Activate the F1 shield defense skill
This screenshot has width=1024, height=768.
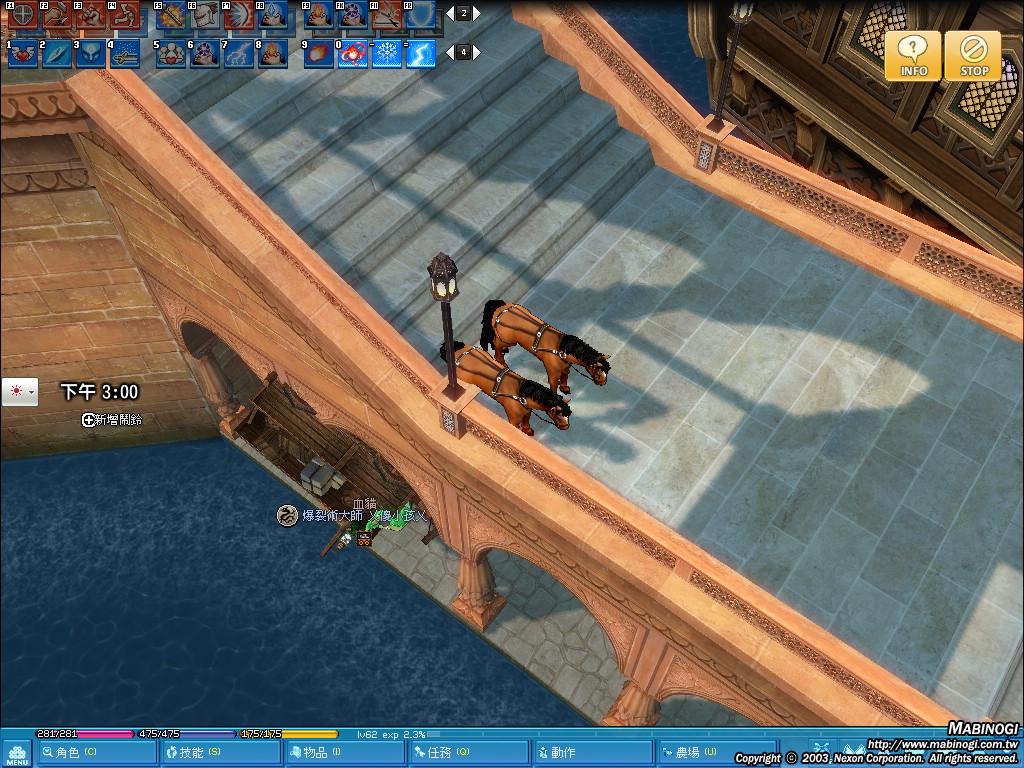(22, 14)
